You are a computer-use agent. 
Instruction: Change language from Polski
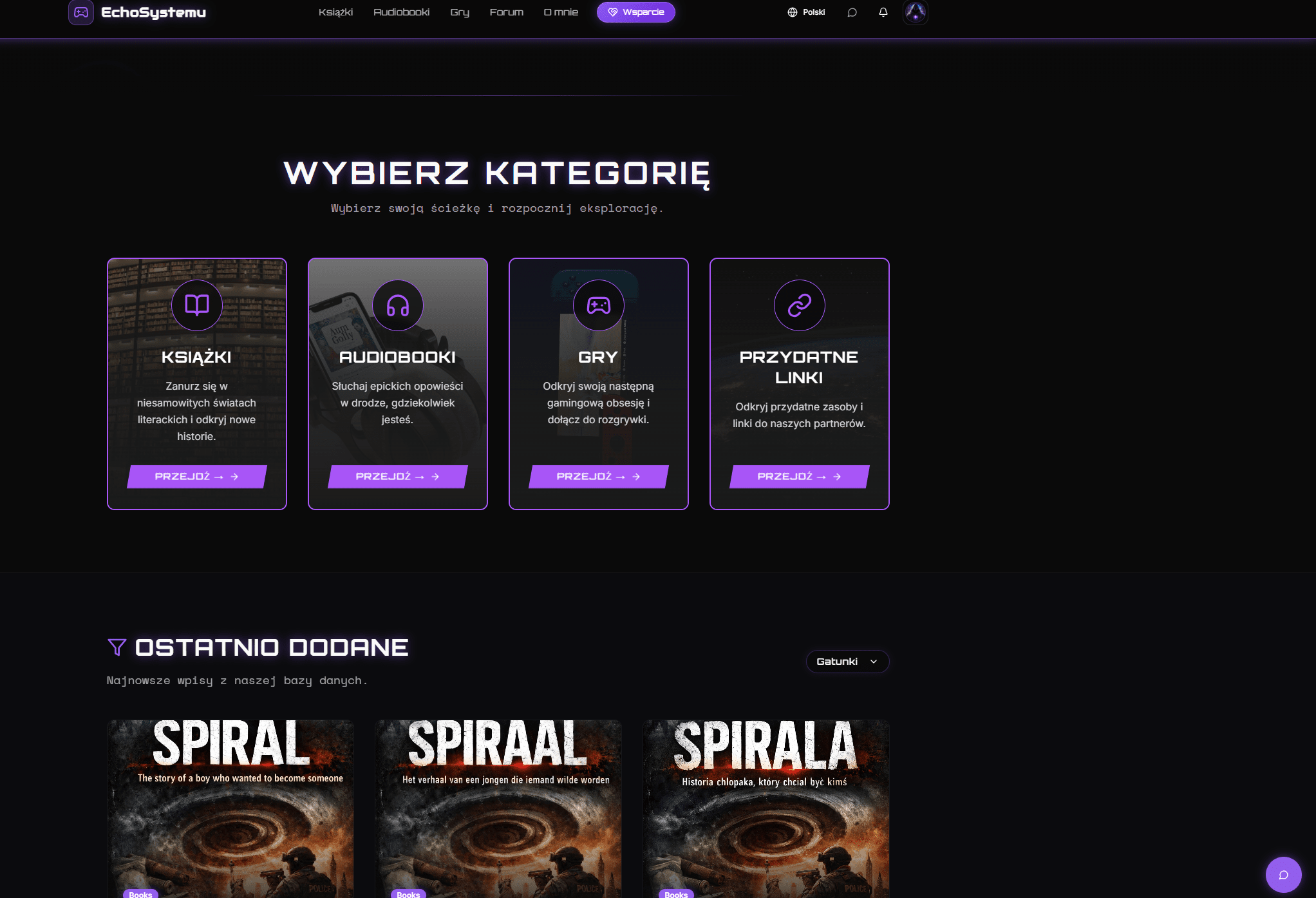click(806, 12)
